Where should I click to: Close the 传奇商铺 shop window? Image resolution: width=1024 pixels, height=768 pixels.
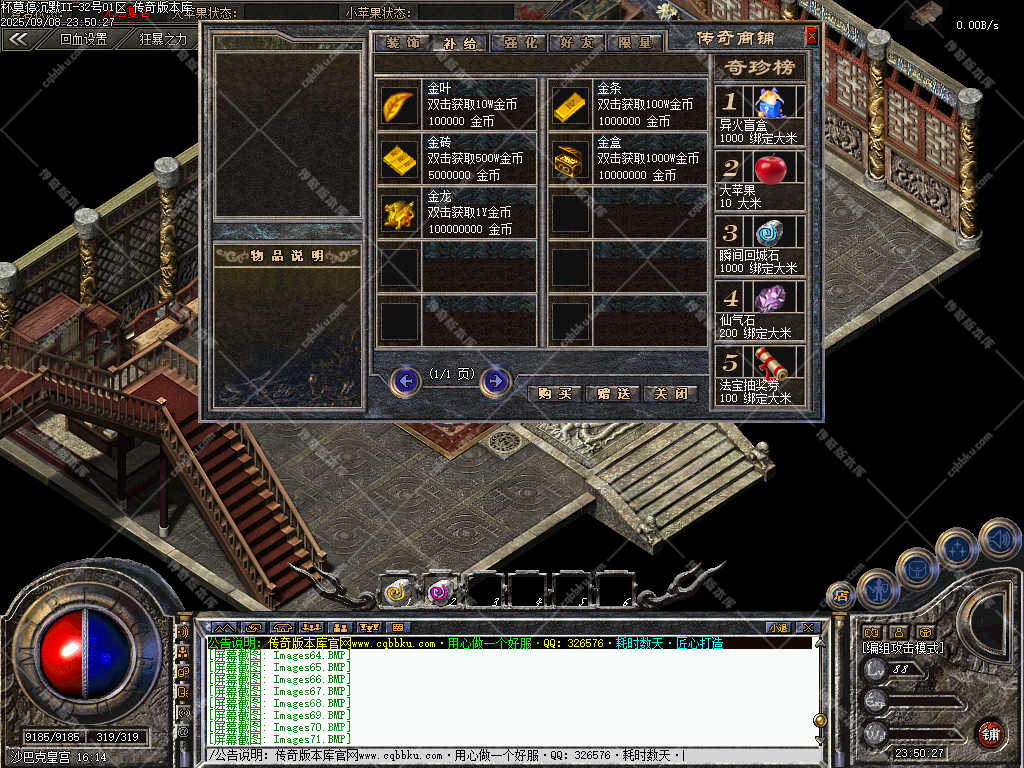click(811, 36)
